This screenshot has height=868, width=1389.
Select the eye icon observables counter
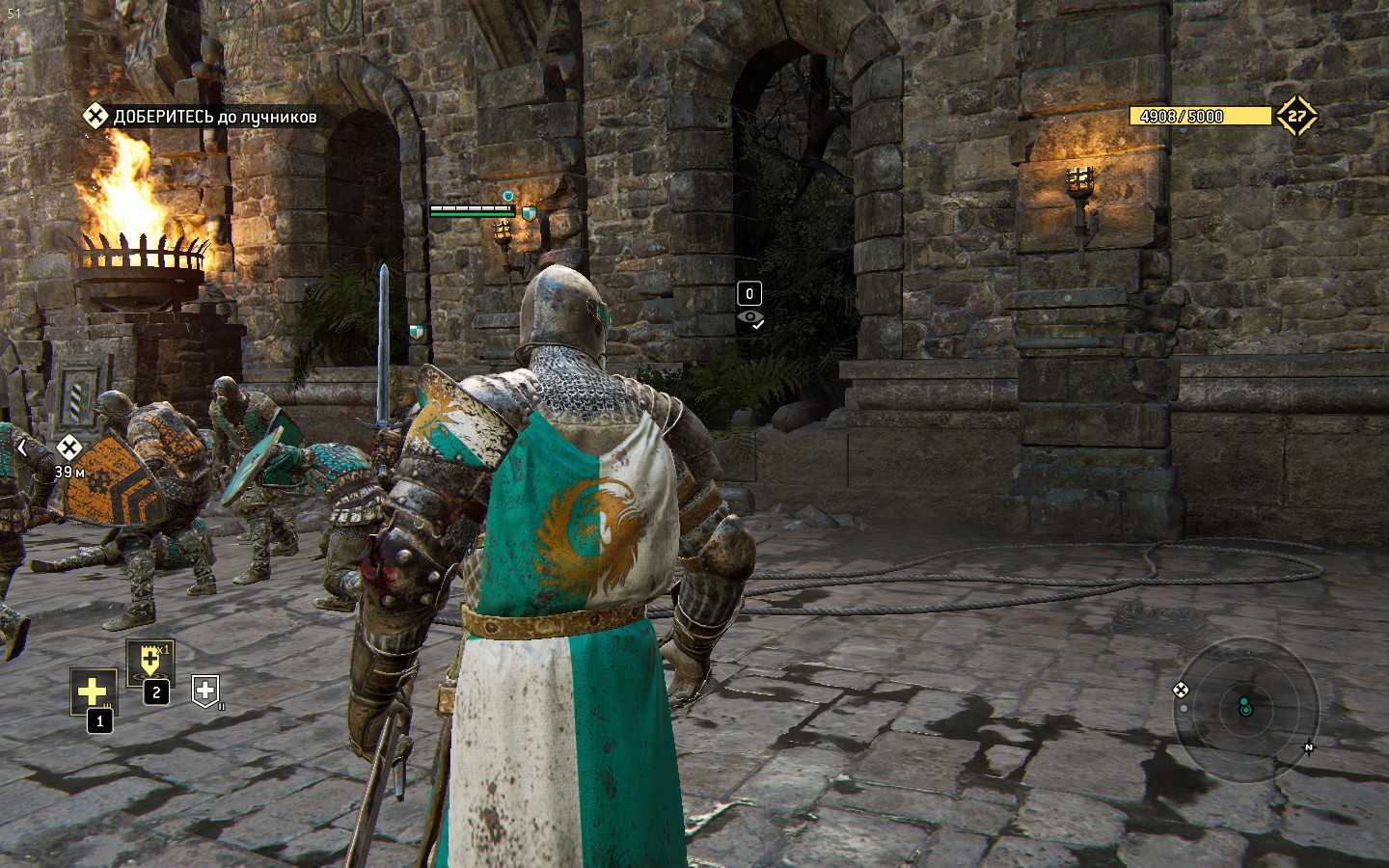coord(749,318)
